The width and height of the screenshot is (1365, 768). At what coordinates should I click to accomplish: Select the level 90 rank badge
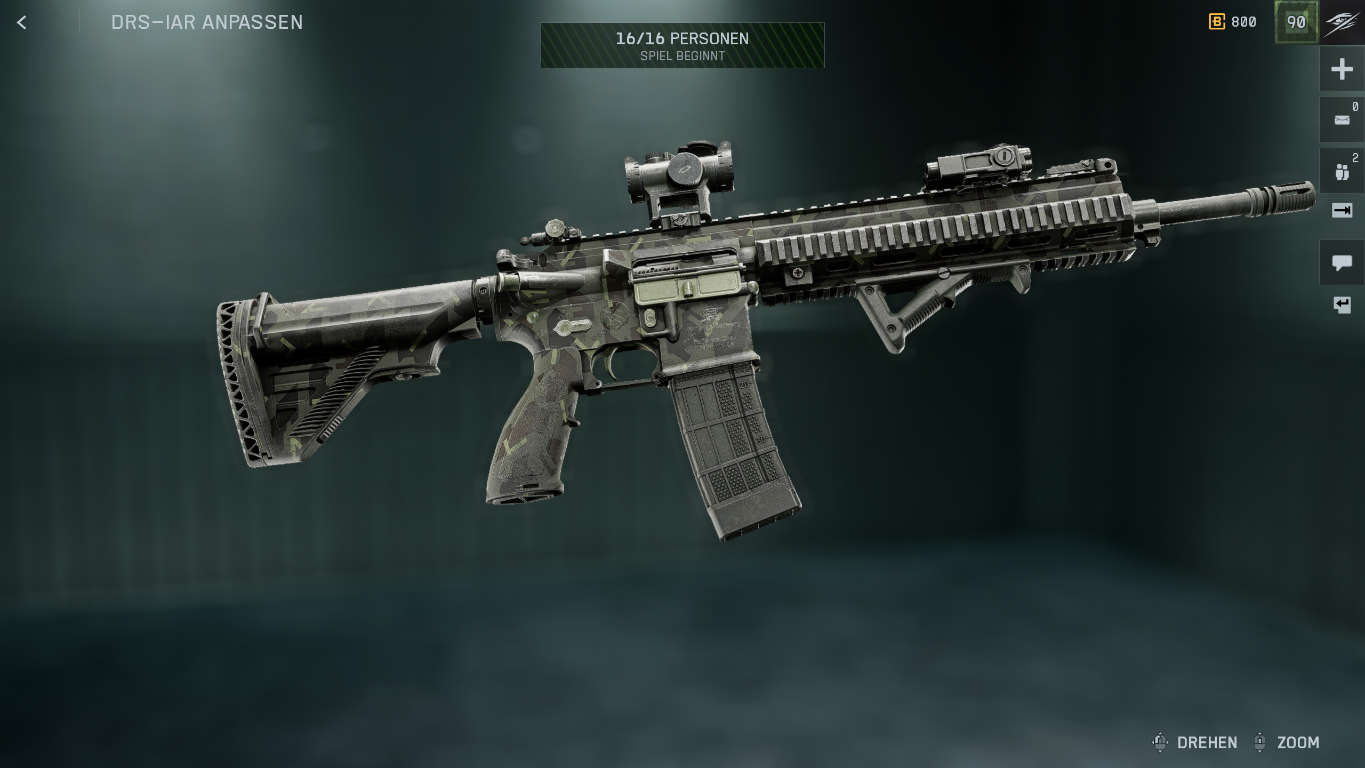point(1296,22)
